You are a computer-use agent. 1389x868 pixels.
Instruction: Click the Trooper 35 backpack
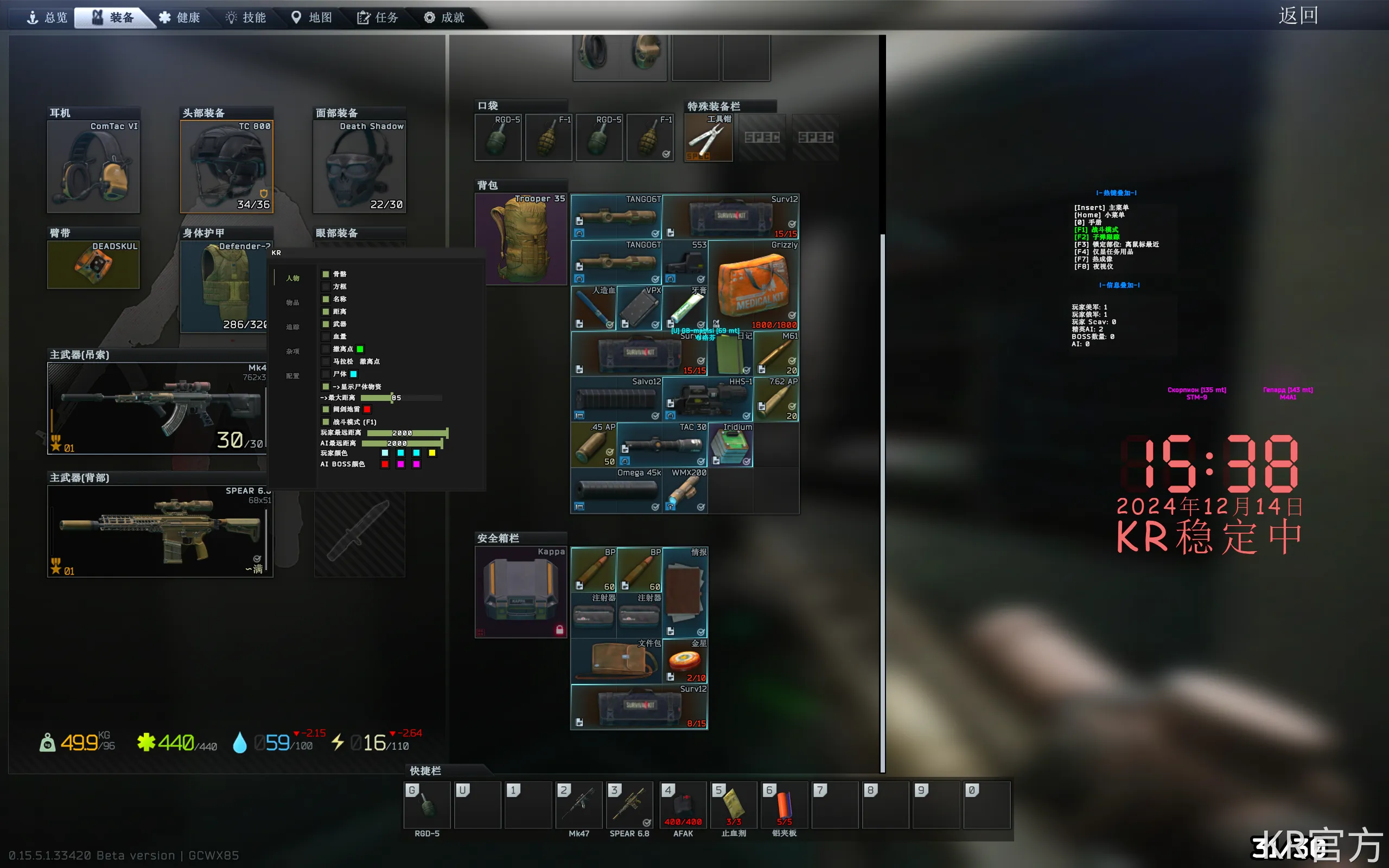coord(521,239)
